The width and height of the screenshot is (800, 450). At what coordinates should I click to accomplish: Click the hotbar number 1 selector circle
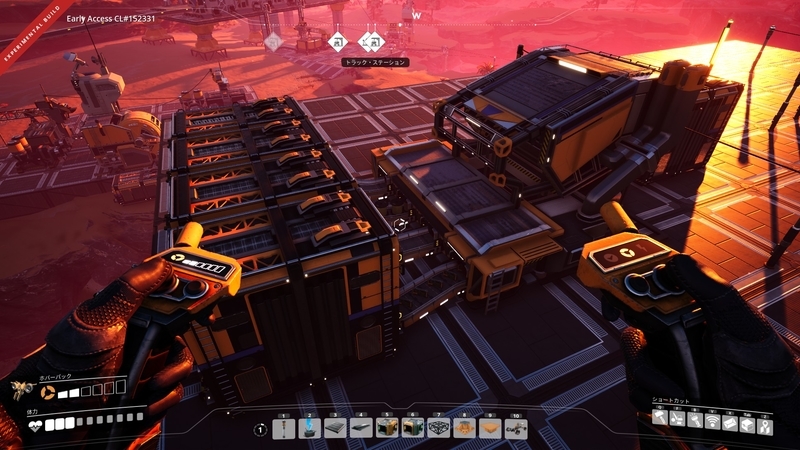(x=260, y=429)
